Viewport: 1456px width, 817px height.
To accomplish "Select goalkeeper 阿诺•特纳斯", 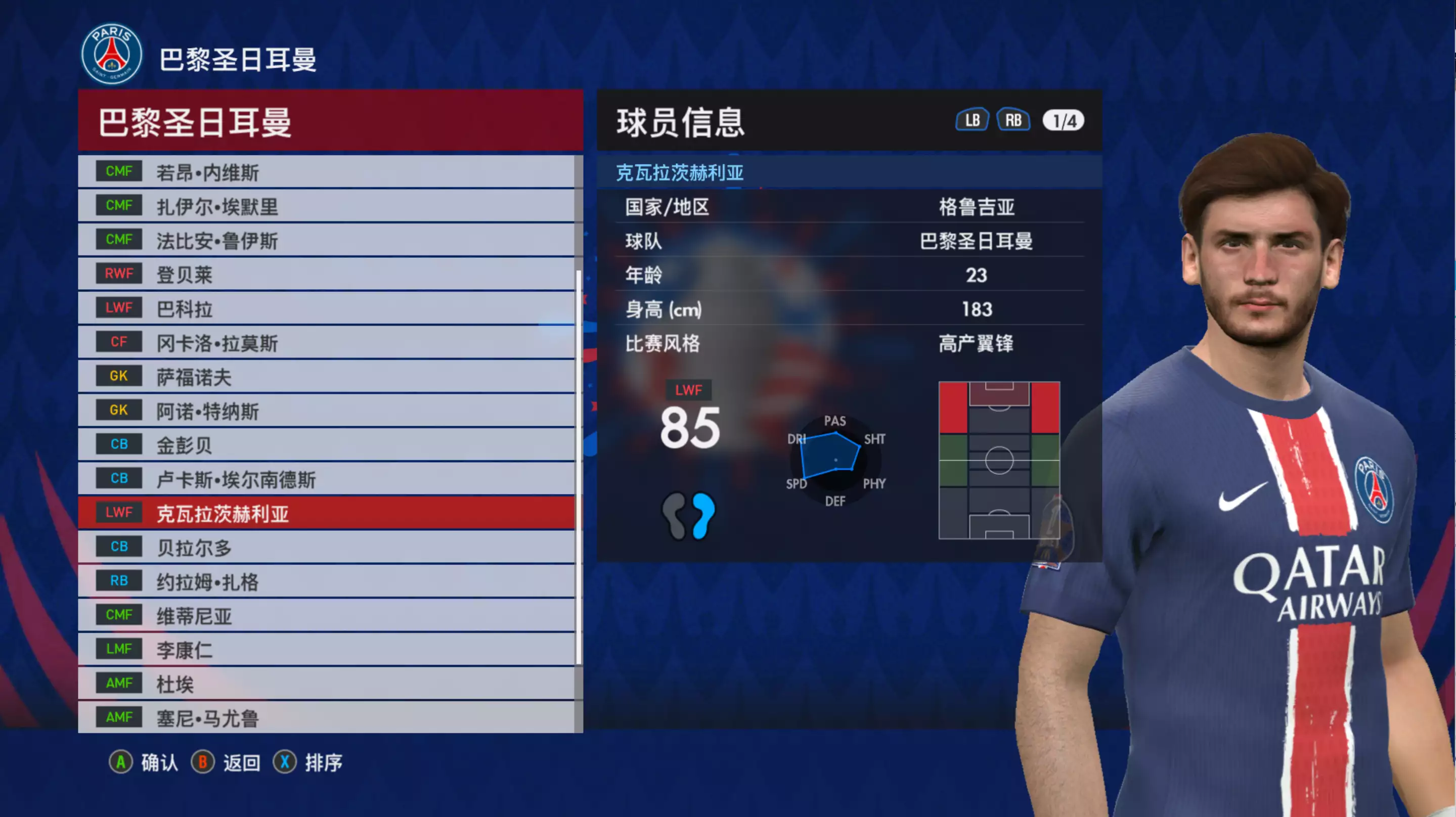I will (326, 411).
